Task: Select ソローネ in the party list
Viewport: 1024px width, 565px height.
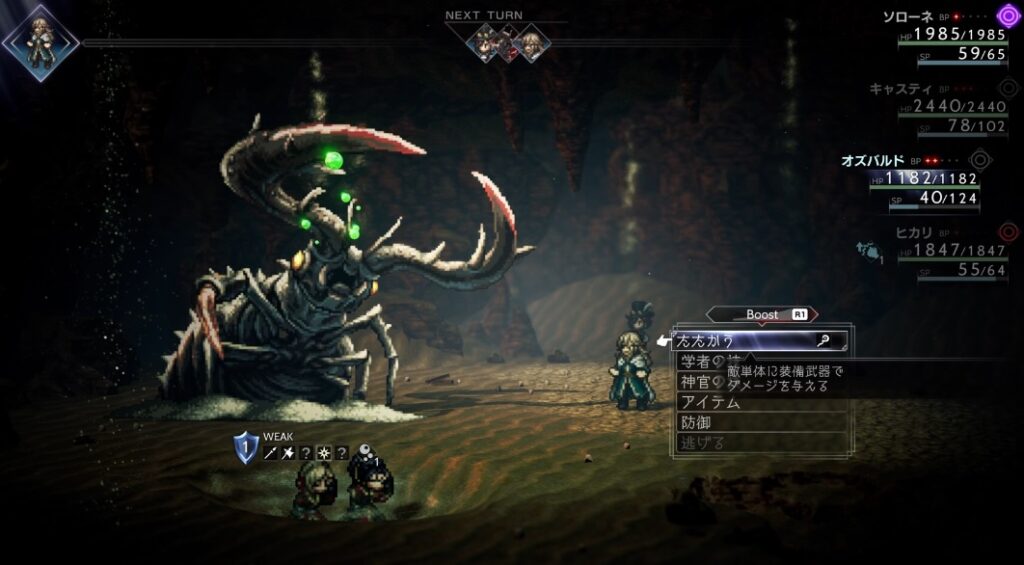Action: [910, 16]
